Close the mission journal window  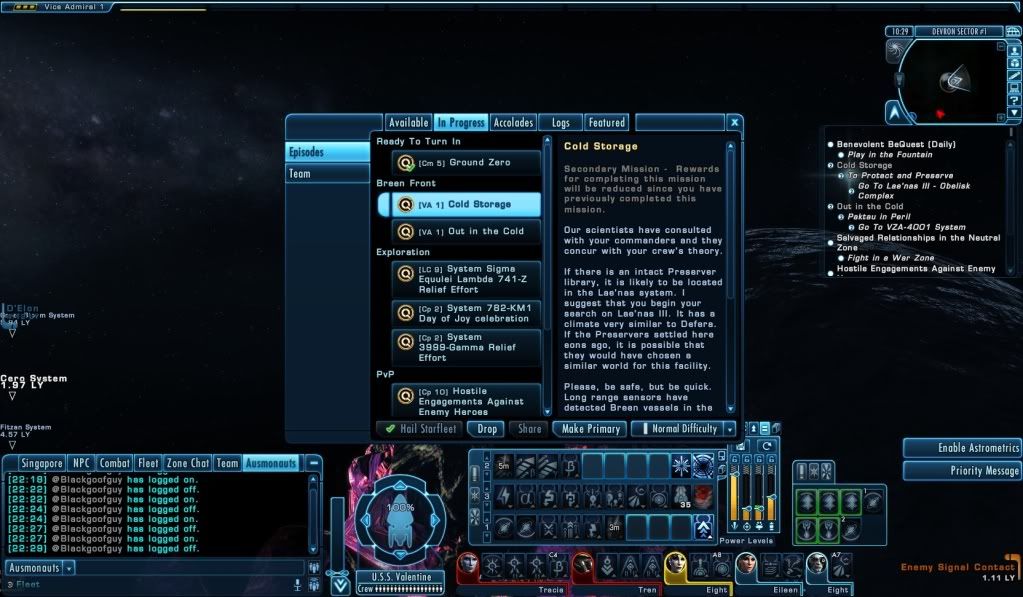pos(734,123)
